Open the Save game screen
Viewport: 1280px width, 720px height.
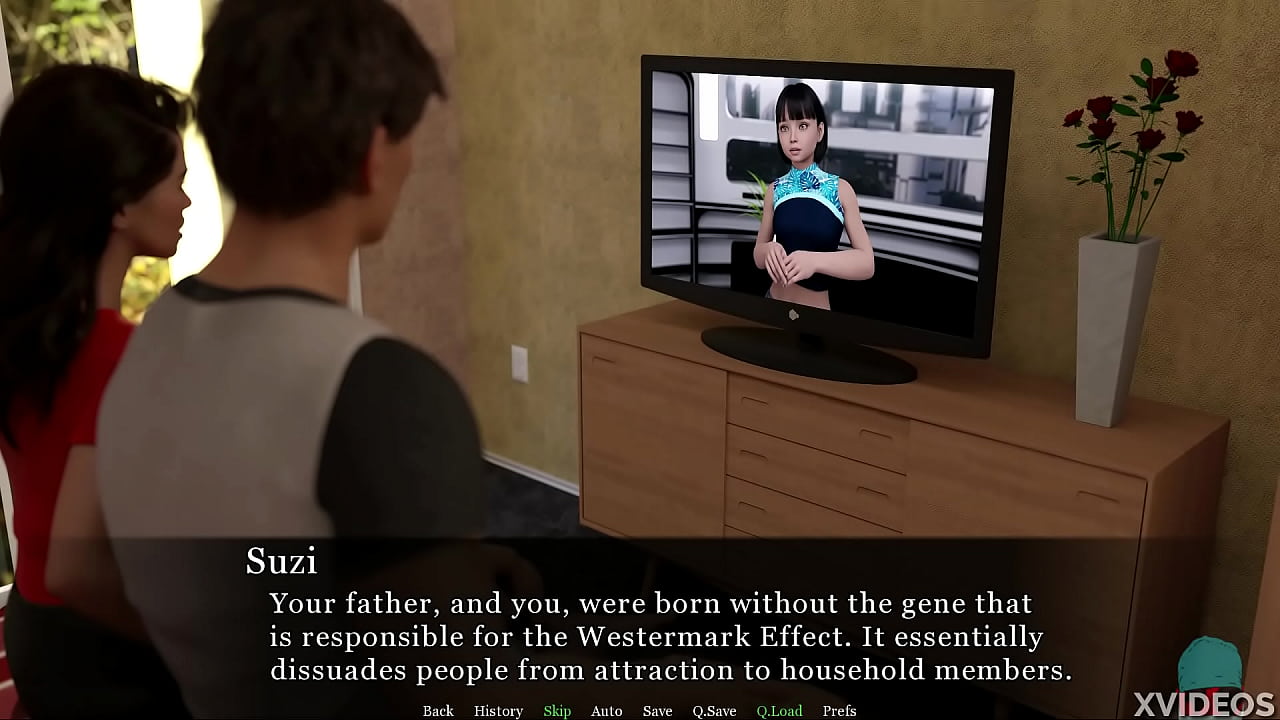tap(657, 711)
